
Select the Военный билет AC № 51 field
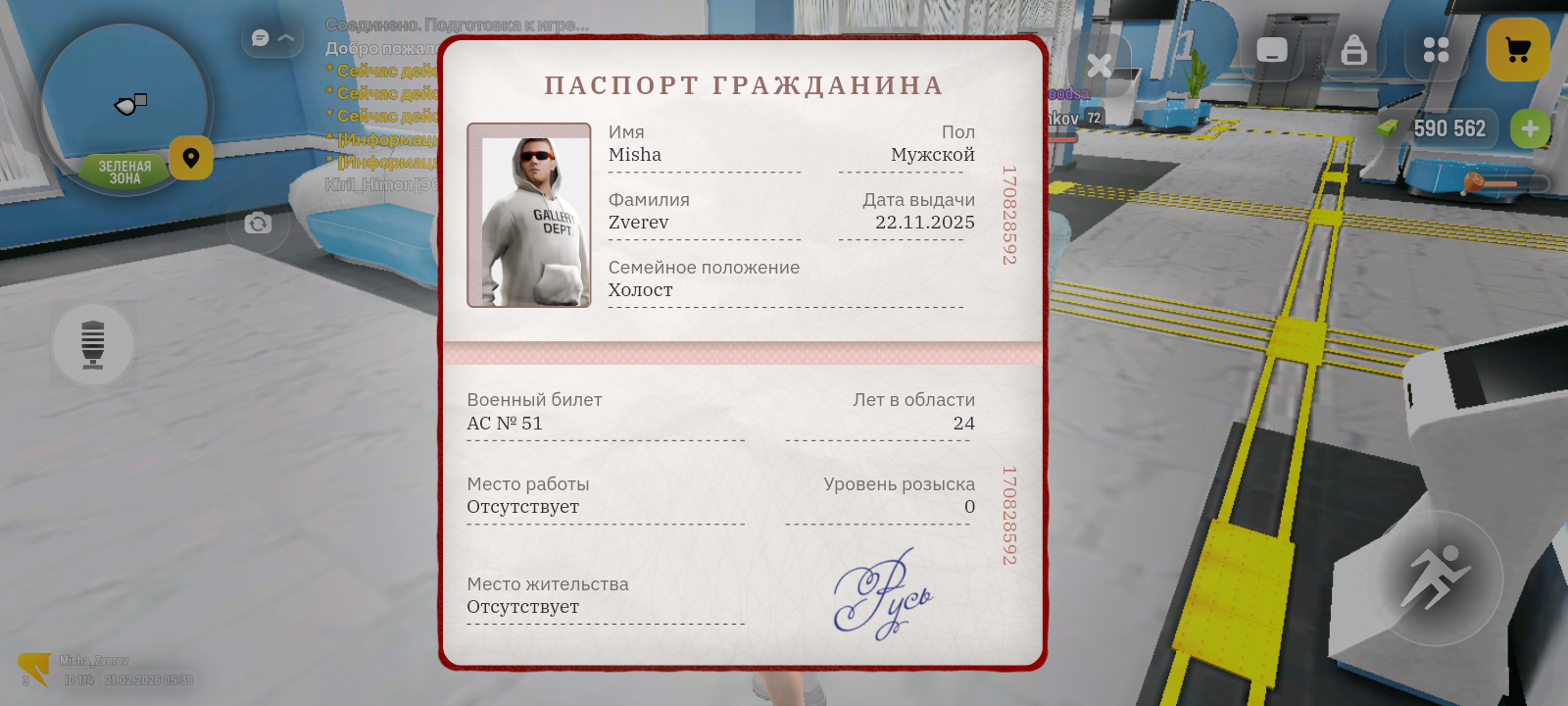[535, 413]
